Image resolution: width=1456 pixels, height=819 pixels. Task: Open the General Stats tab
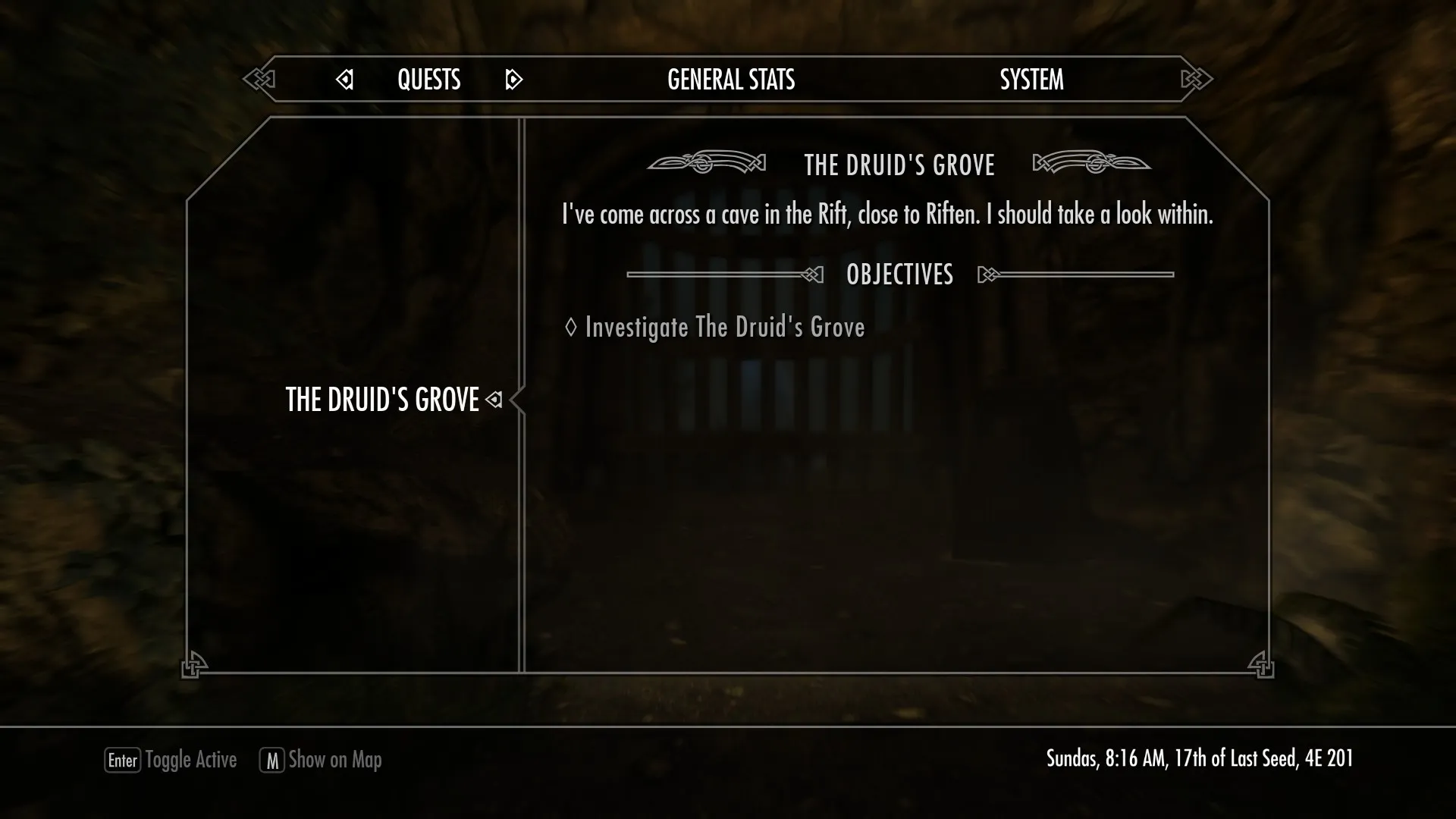tap(730, 80)
